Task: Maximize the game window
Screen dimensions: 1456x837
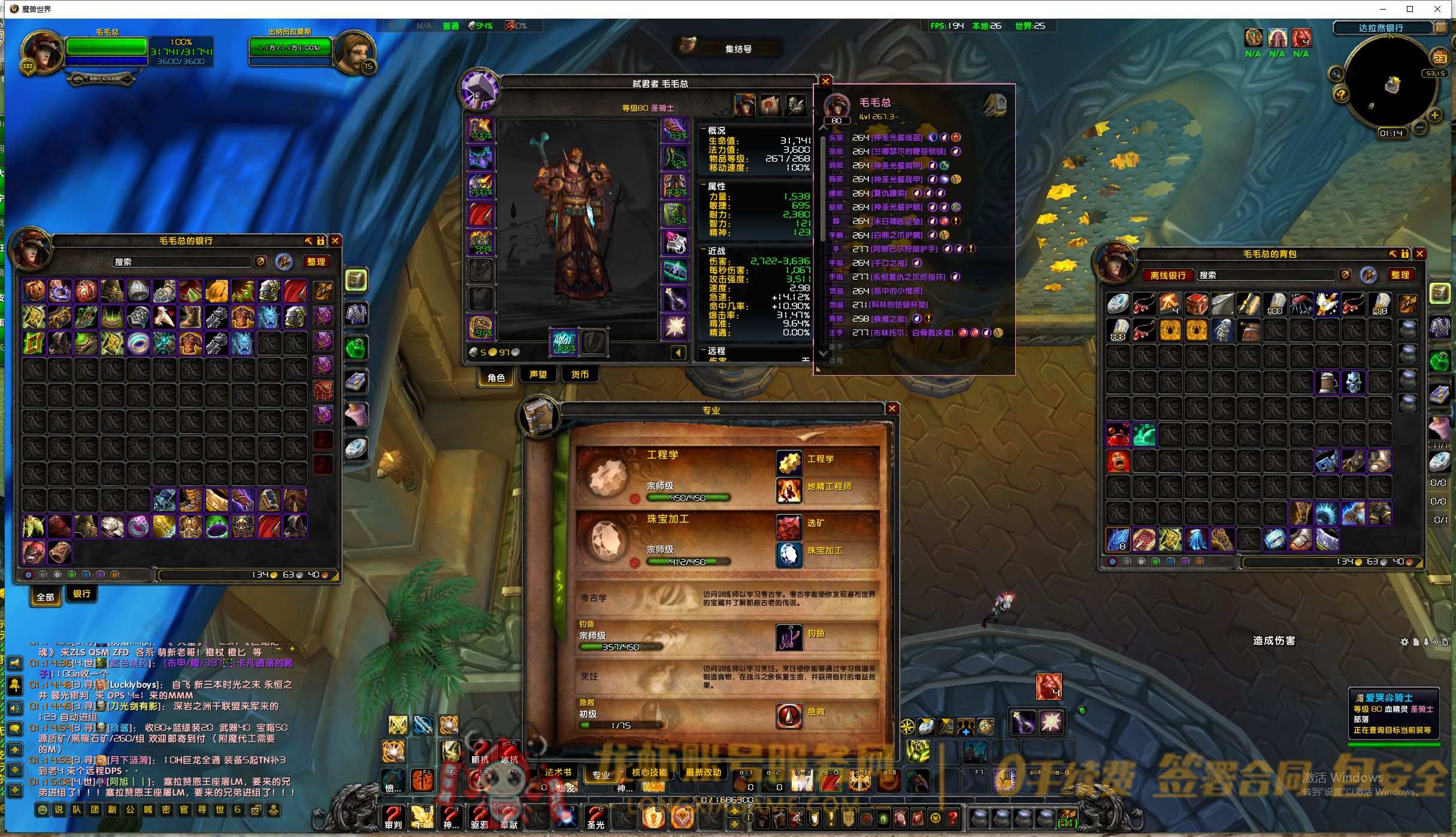Action: tap(1410, 9)
